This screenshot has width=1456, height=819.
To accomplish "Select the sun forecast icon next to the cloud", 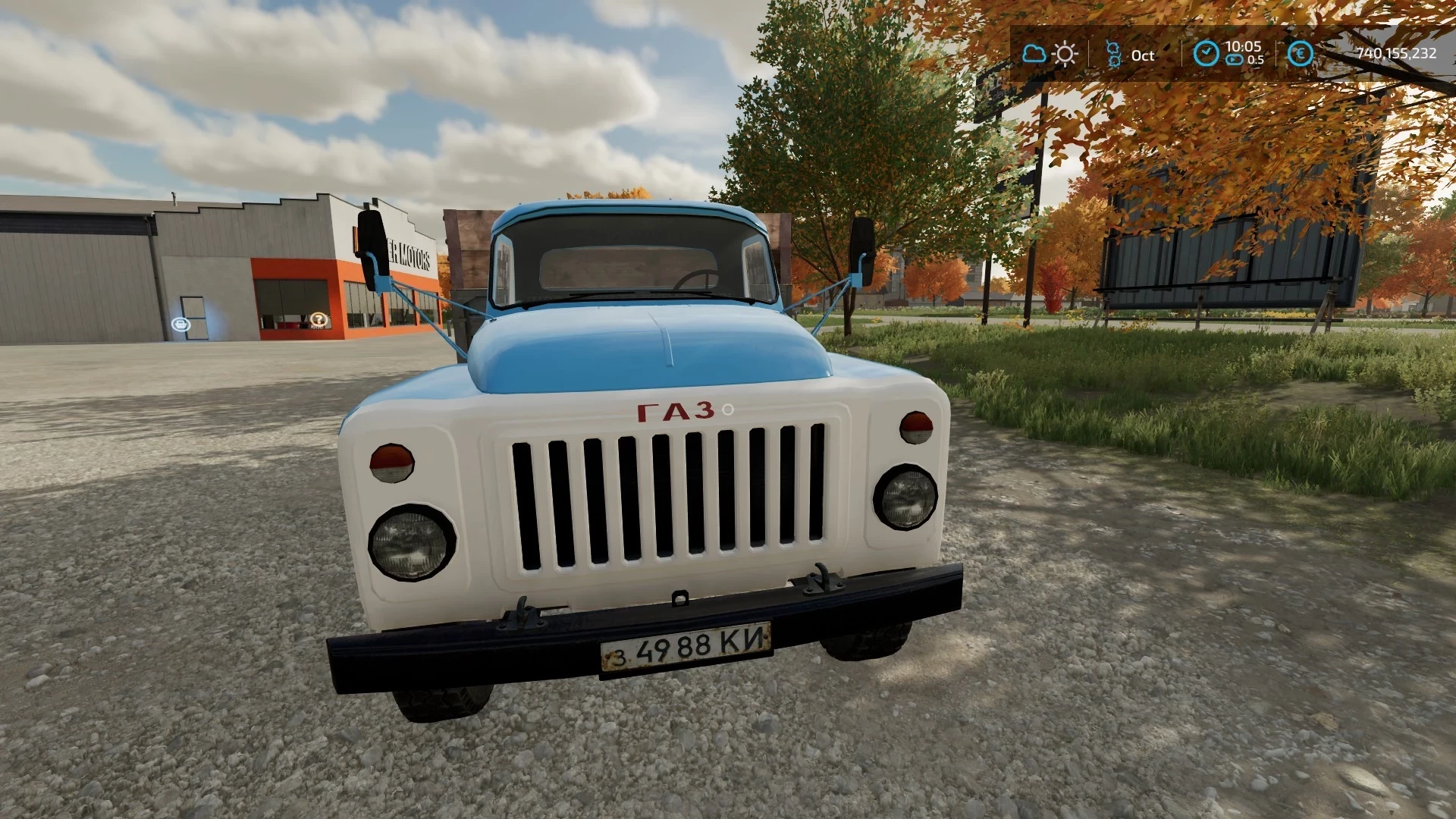I will pyautogui.click(x=1065, y=54).
